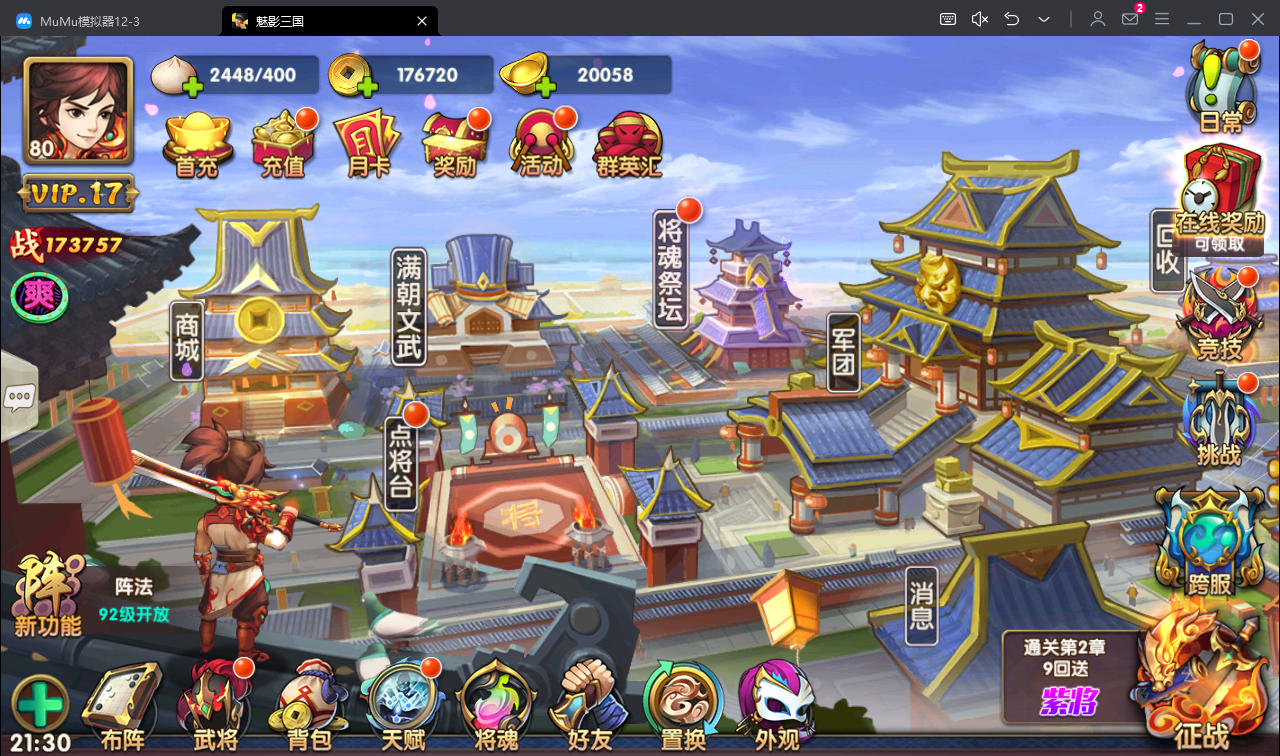The image size is (1280, 756).
Task: Open the 群英汇 heroes gathering
Action: (x=628, y=145)
